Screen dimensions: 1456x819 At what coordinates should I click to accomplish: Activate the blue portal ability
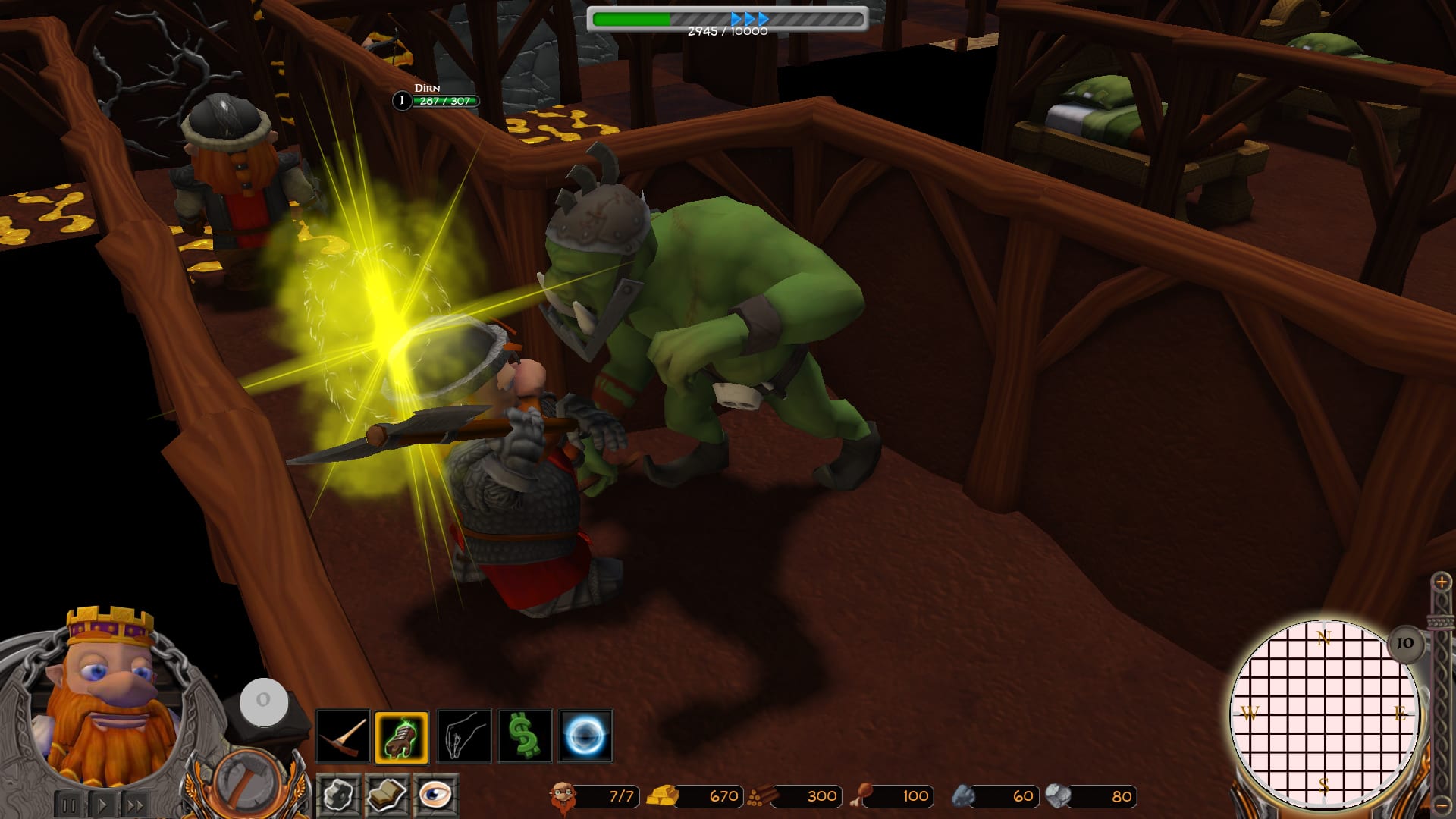pos(585,736)
